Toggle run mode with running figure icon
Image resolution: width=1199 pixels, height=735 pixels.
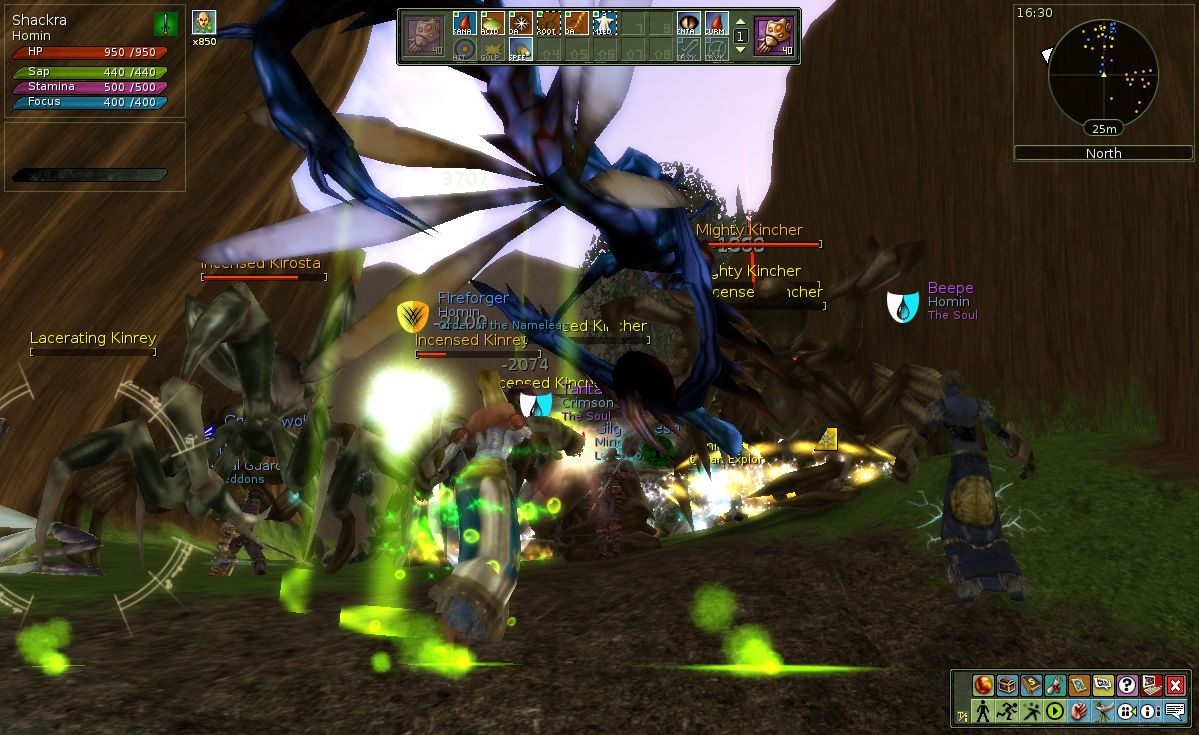point(1008,711)
